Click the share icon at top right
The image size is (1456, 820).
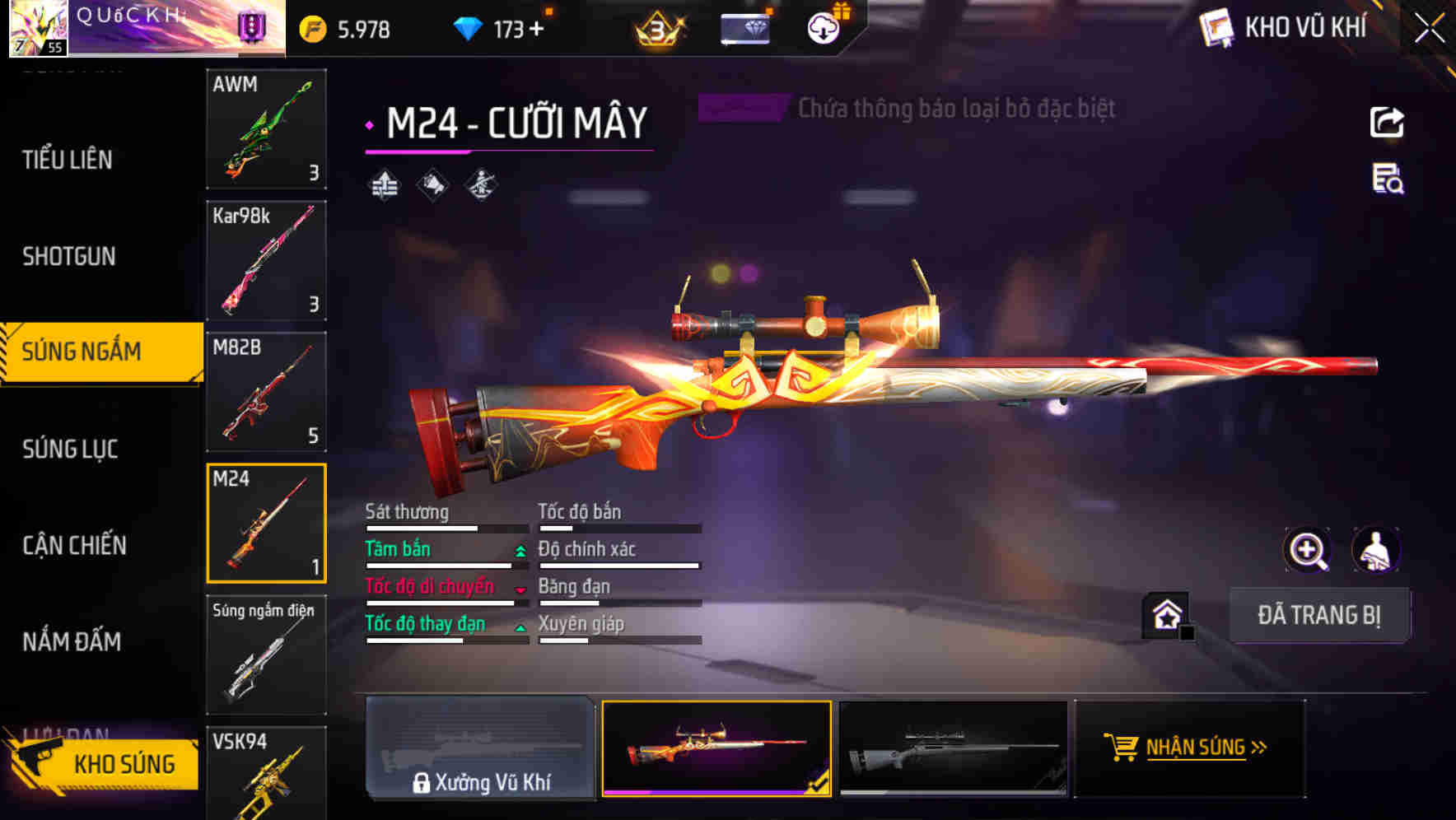coord(1387,120)
